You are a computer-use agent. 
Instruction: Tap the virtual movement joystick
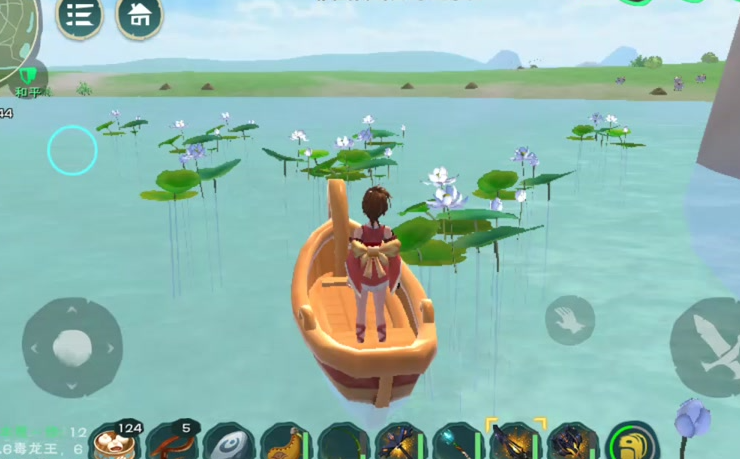[x=72, y=346]
